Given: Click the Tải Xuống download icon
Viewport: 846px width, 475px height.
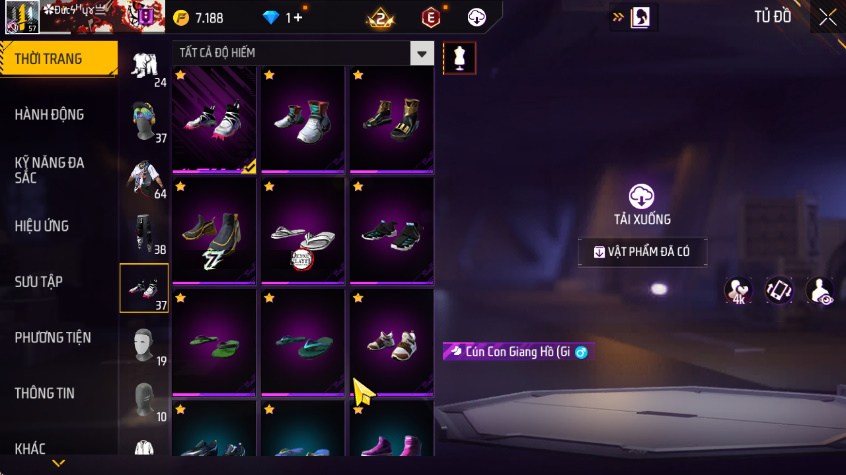Looking at the screenshot, I should (x=641, y=196).
